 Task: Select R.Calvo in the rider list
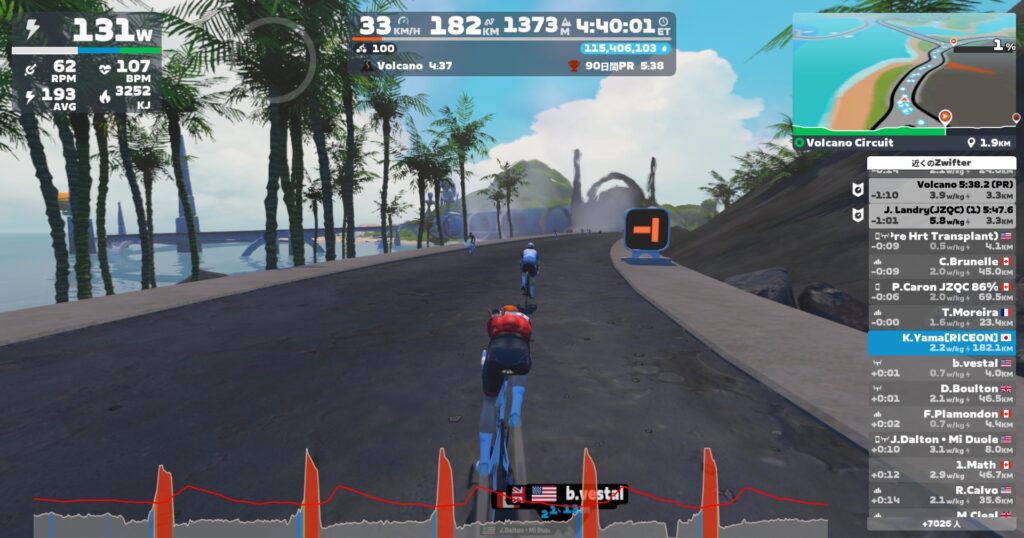point(941,496)
